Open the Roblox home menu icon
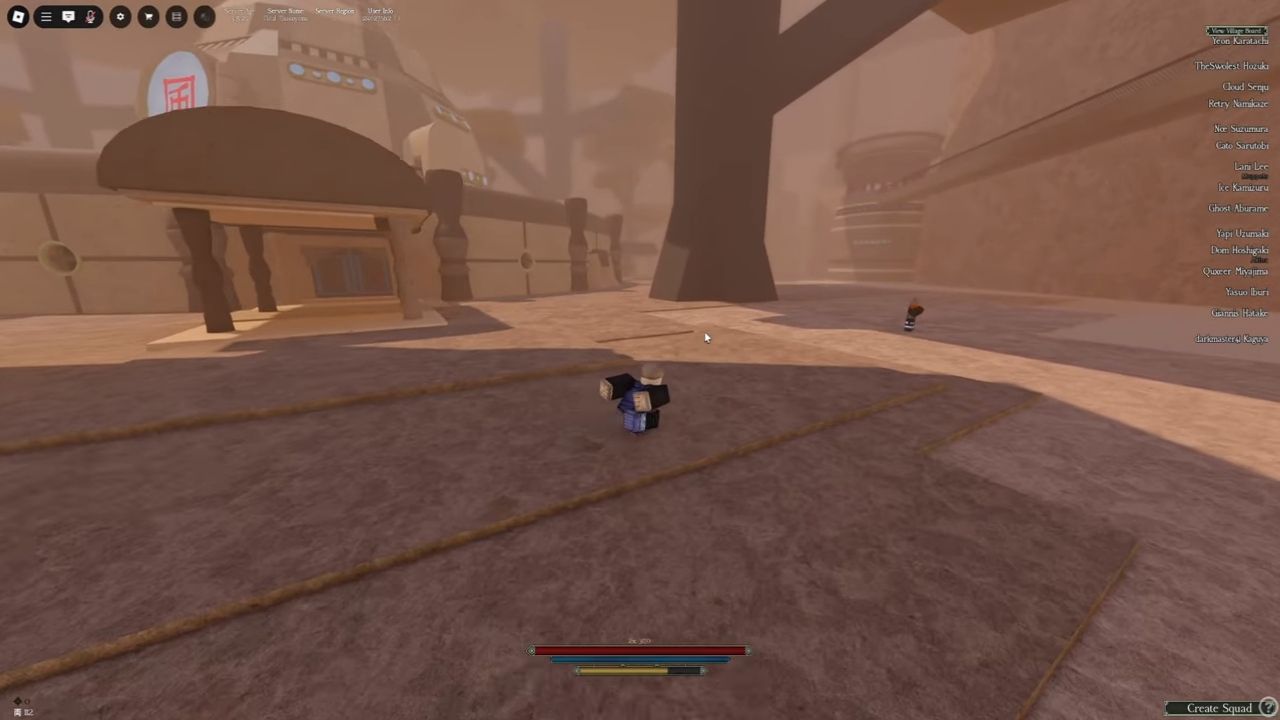This screenshot has height=720, width=1280. [x=17, y=16]
